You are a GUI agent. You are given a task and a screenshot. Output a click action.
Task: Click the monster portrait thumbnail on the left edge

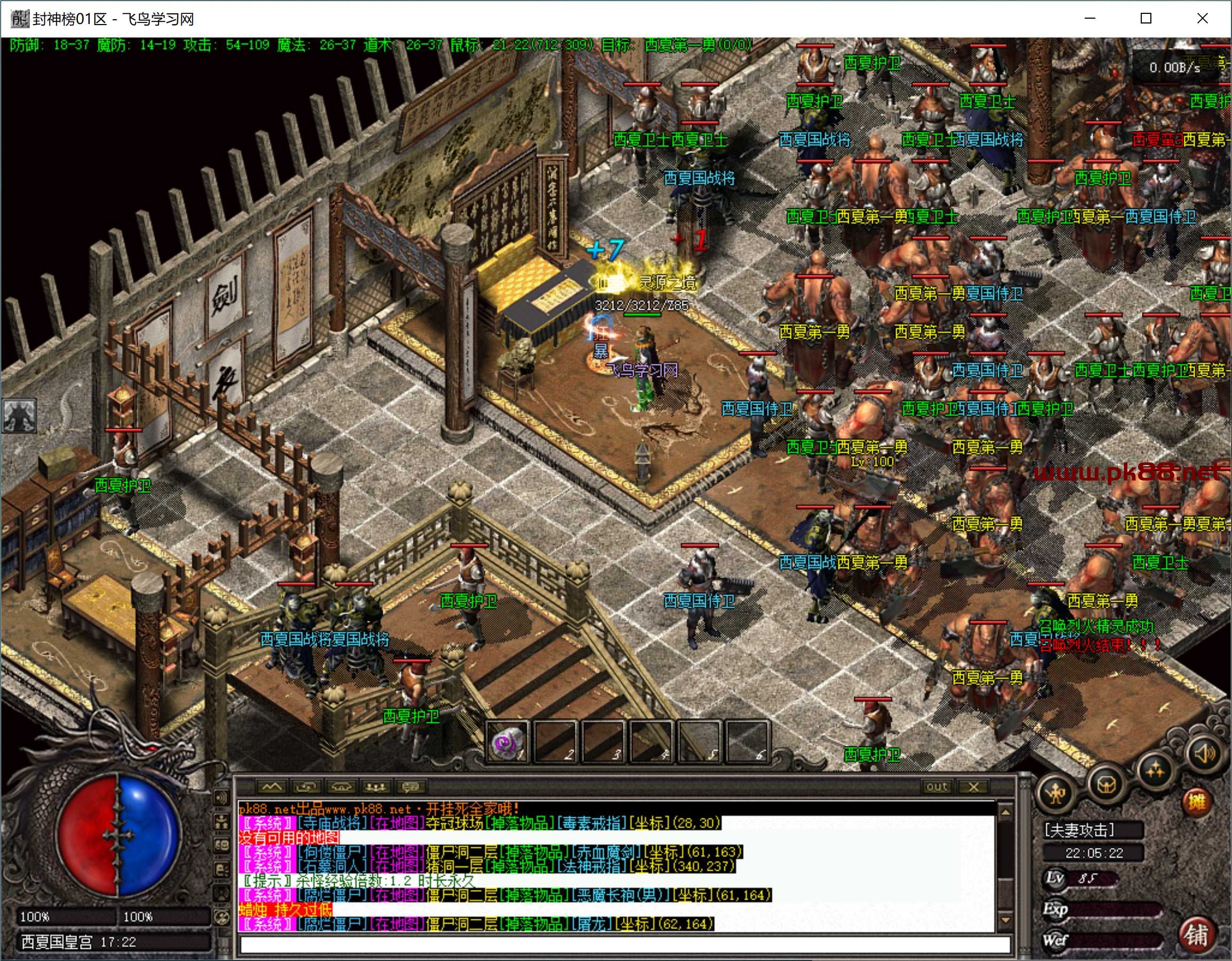tap(20, 415)
